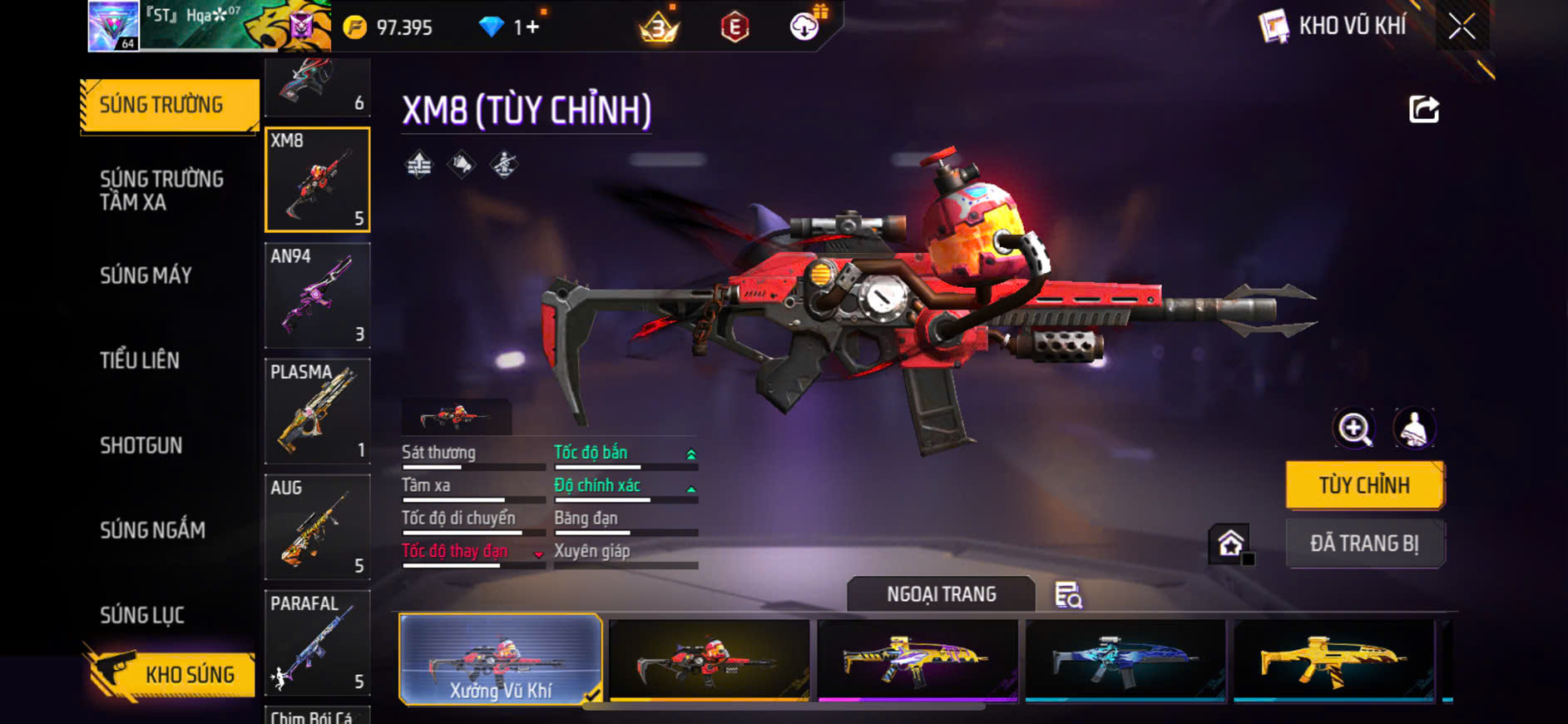Select the AUG weapon tile
Image resolution: width=1568 pixels, height=724 pixels.
(x=317, y=527)
